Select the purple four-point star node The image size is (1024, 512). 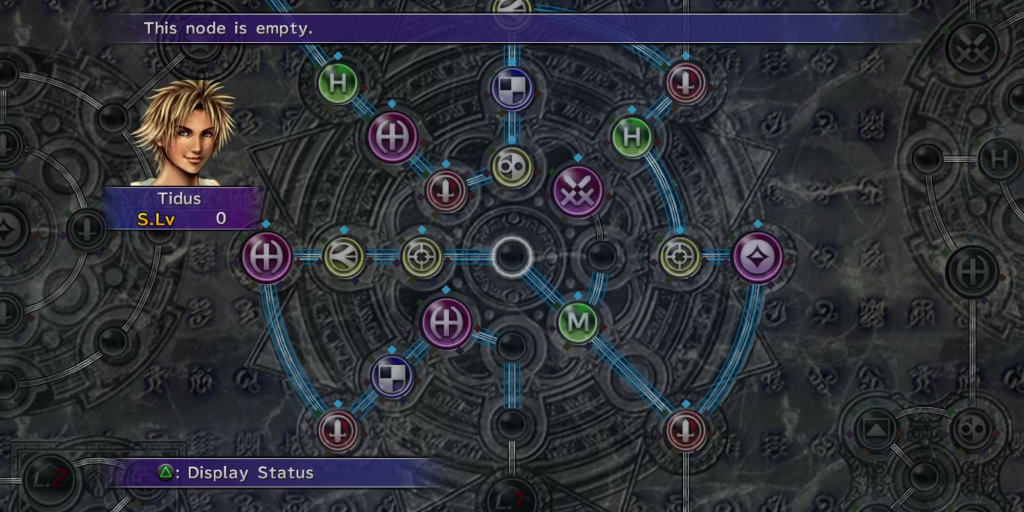757,257
